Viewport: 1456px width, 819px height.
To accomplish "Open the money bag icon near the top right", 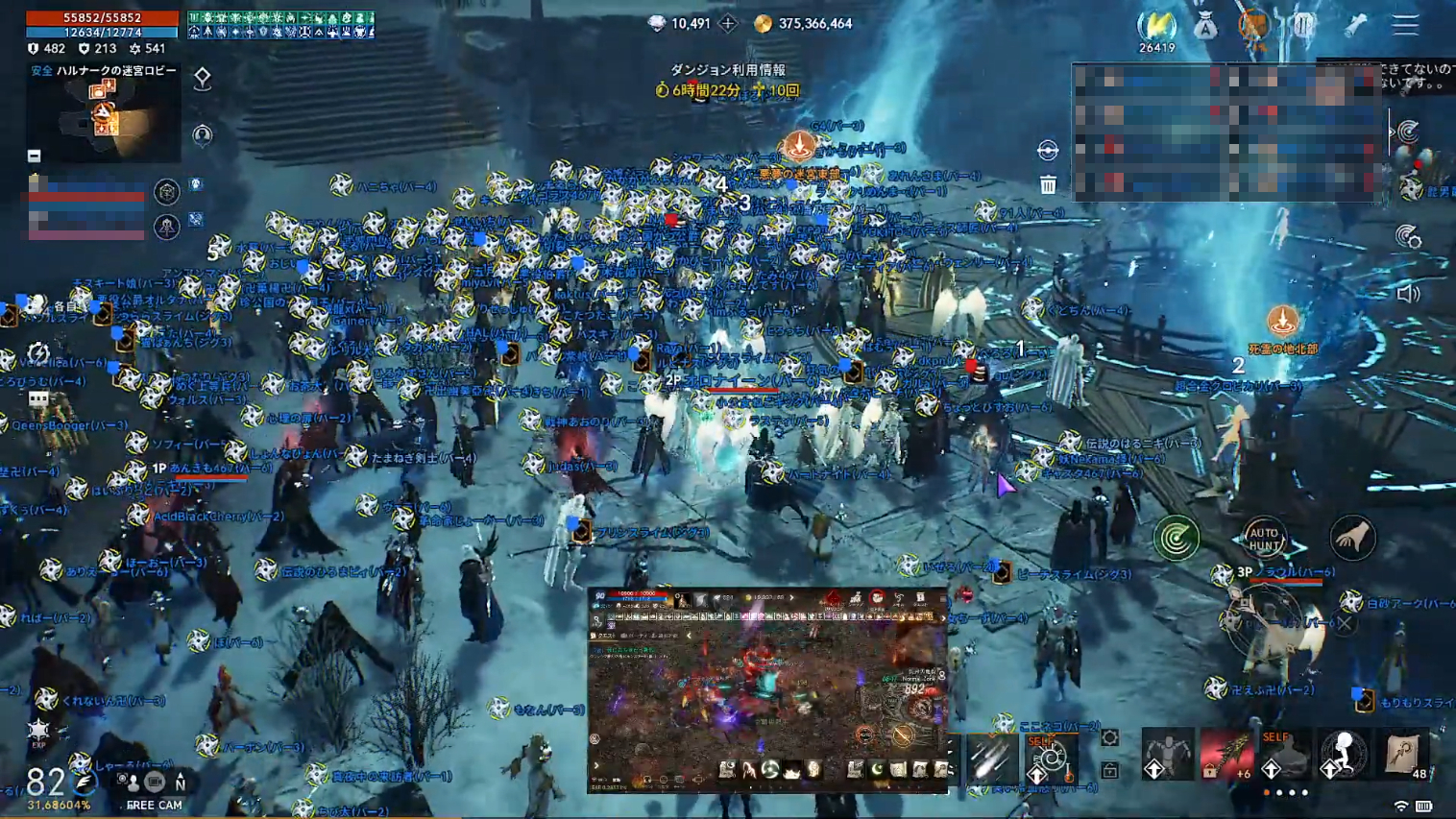I will point(1207,27).
